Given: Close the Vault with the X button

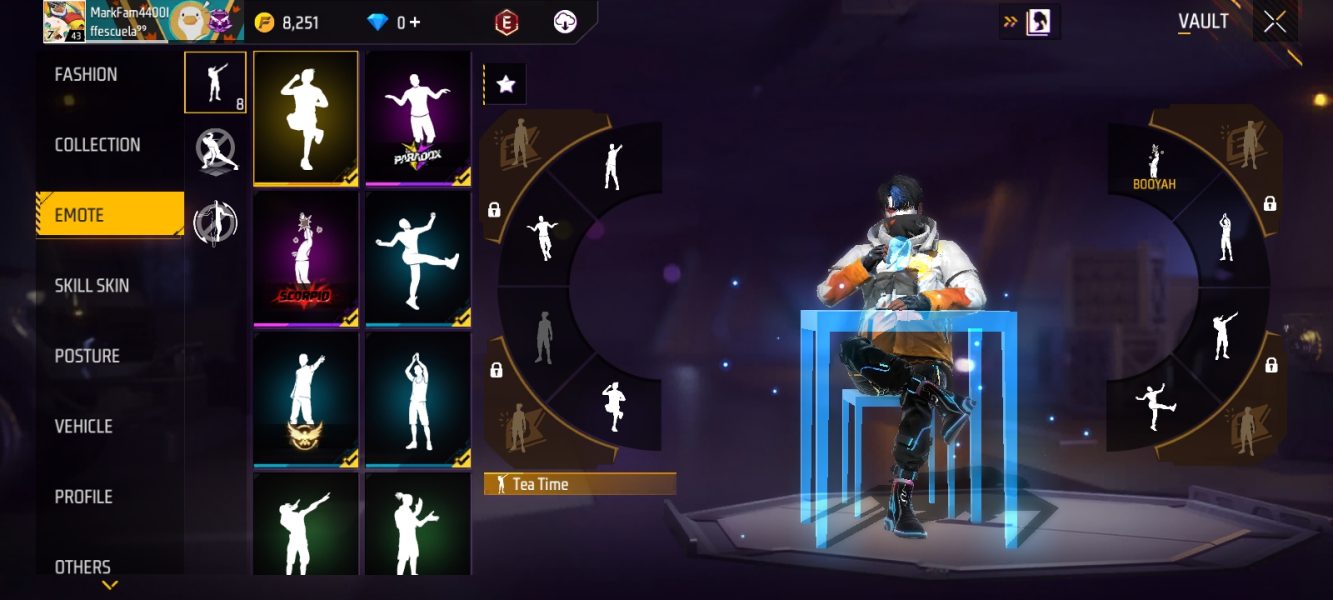Looking at the screenshot, I should [1275, 22].
